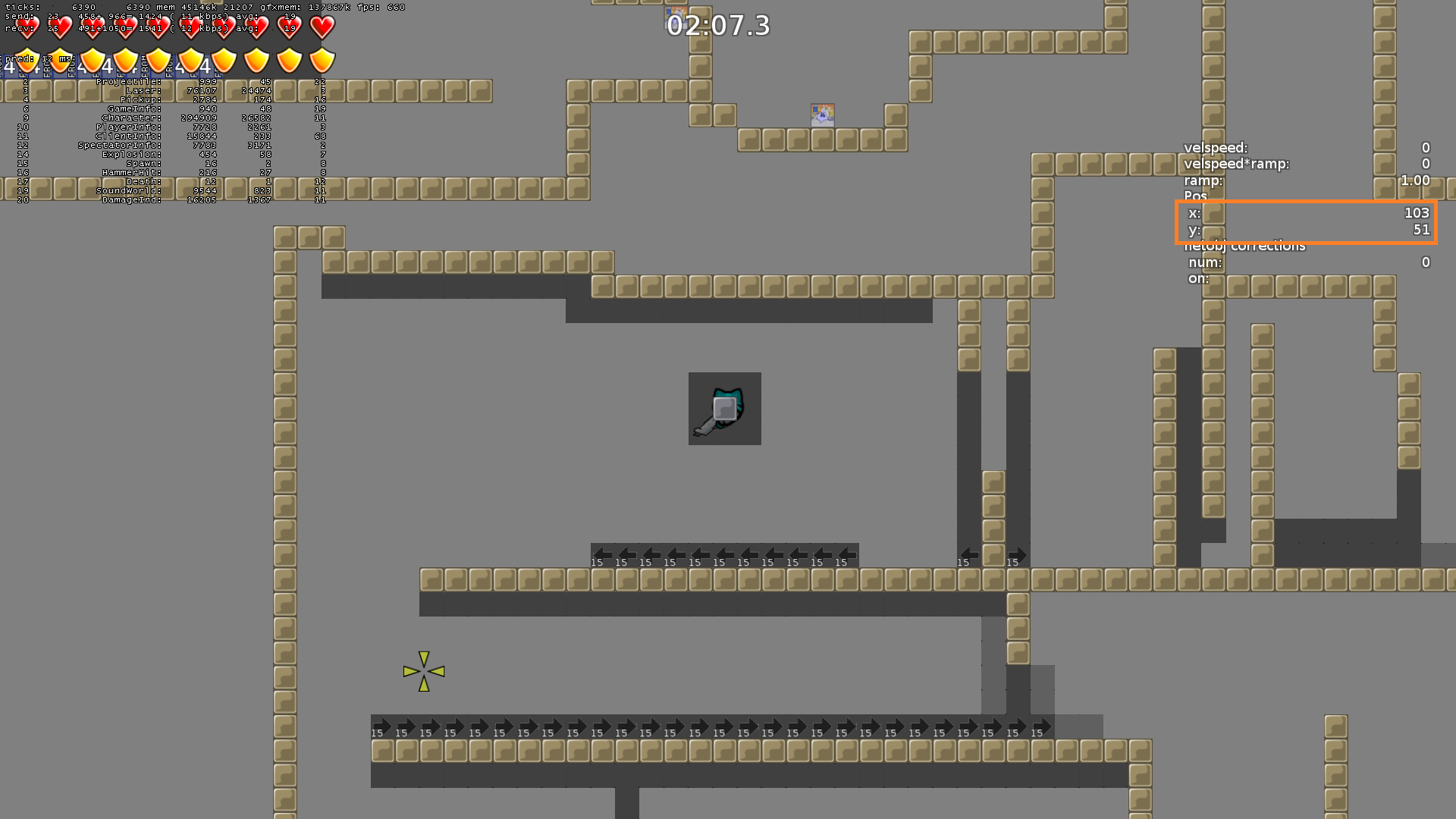Select the first armor shield icon
The height and width of the screenshot is (819, 1456).
(x=27, y=61)
